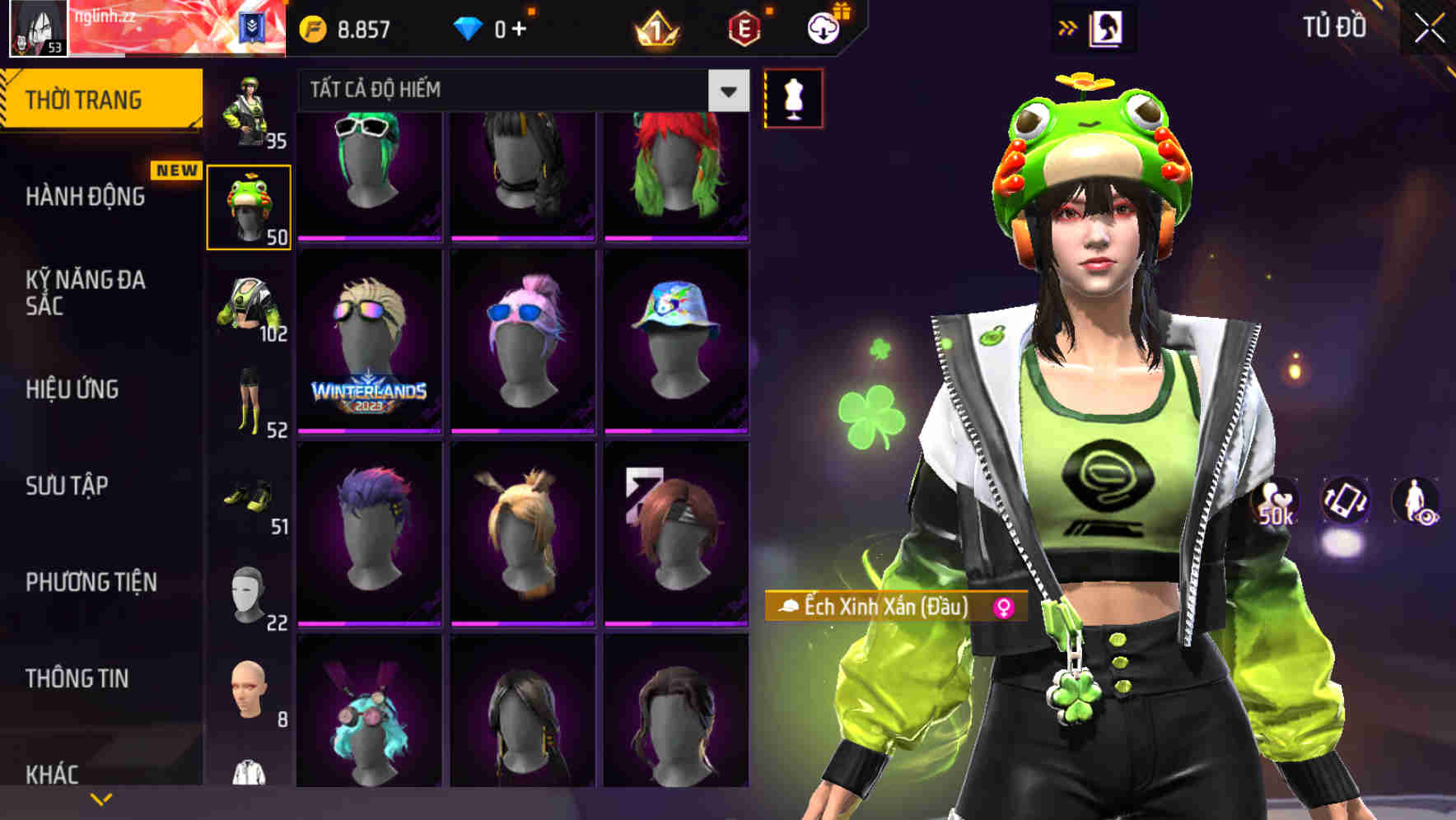Select the female gender symbol on Ếch Xinh Xắn label
Viewport: 1456px width, 820px height.
pos(1004,608)
